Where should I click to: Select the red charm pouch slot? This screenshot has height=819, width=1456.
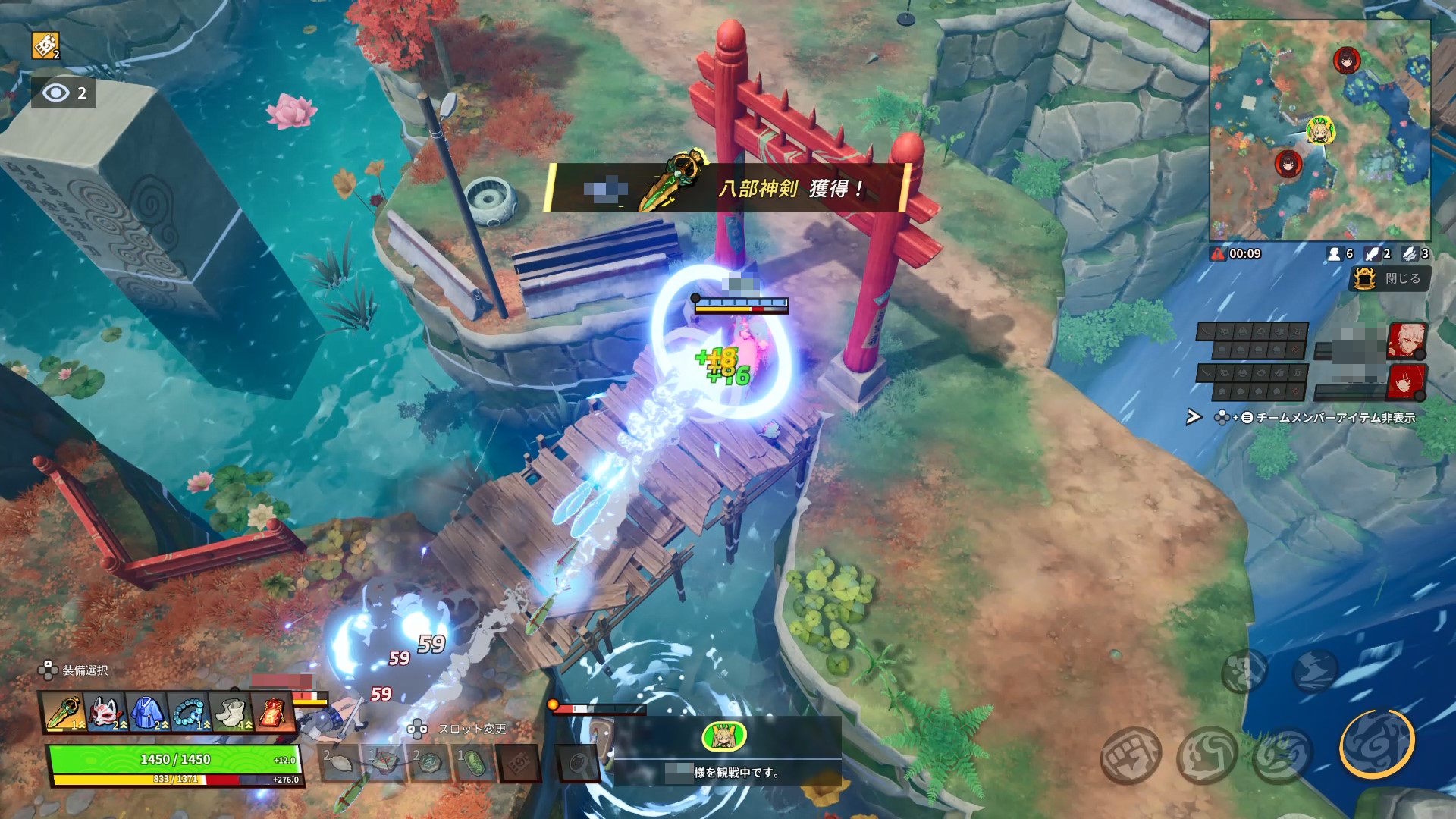pyautogui.click(x=271, y=714)
